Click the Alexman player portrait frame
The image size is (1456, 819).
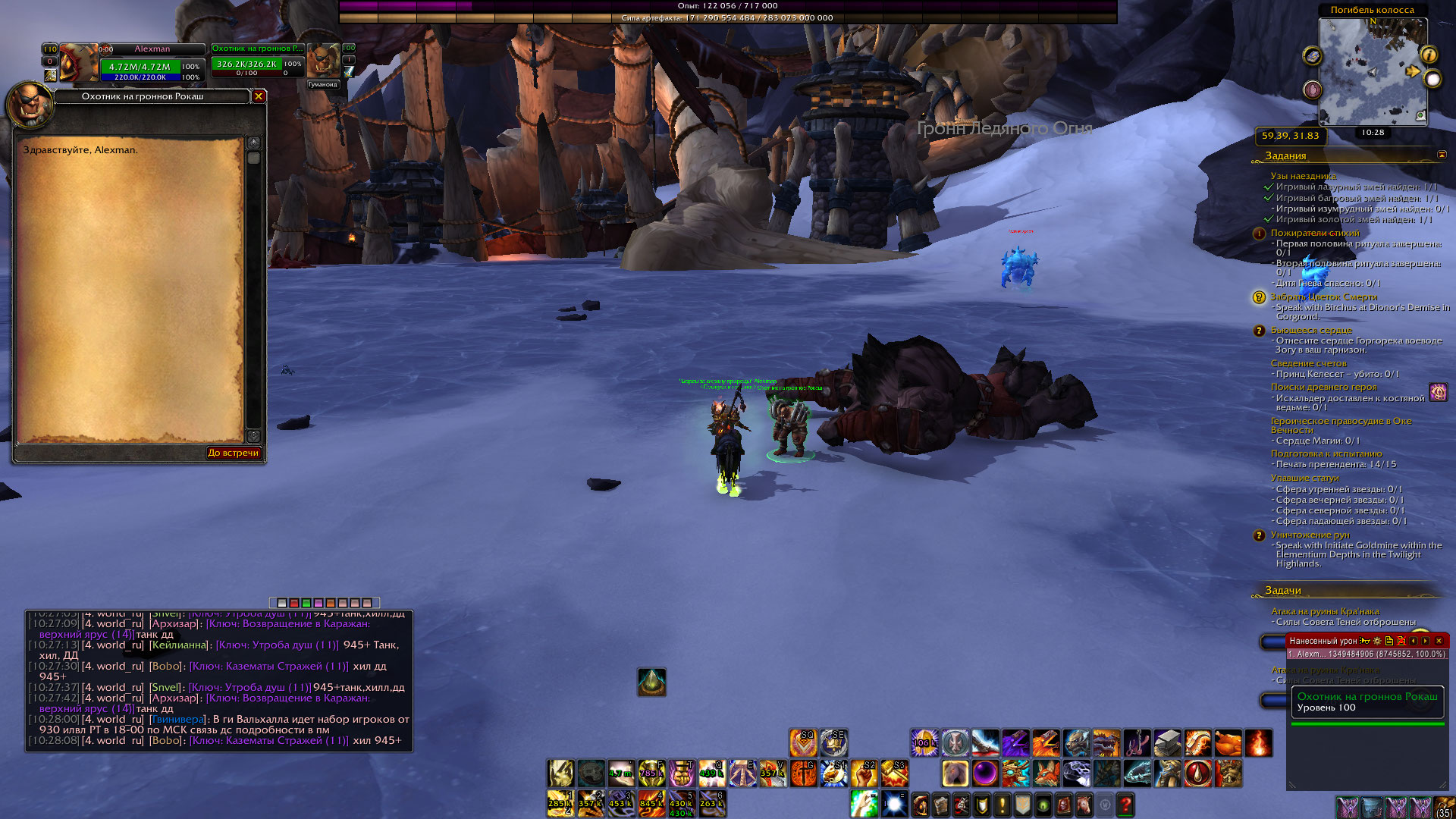[x=79, y=63]
